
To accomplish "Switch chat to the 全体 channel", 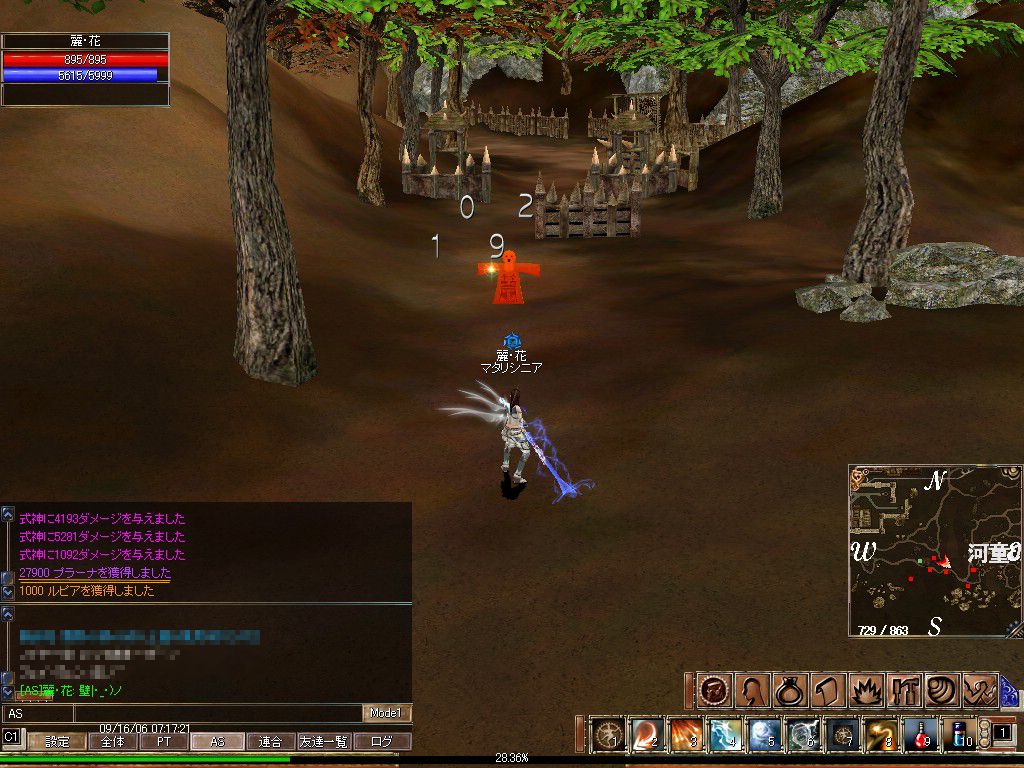I will (x=111, y=742).
